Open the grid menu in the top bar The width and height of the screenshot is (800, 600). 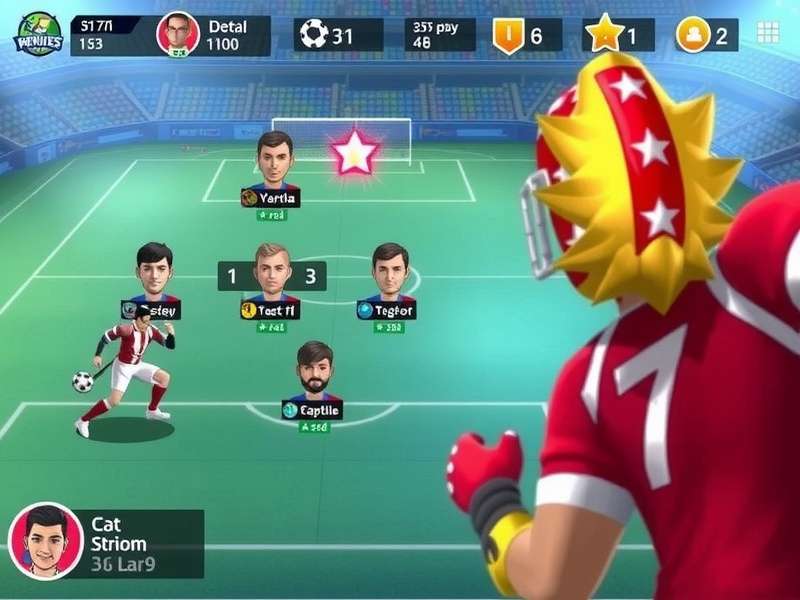point(768,34)
